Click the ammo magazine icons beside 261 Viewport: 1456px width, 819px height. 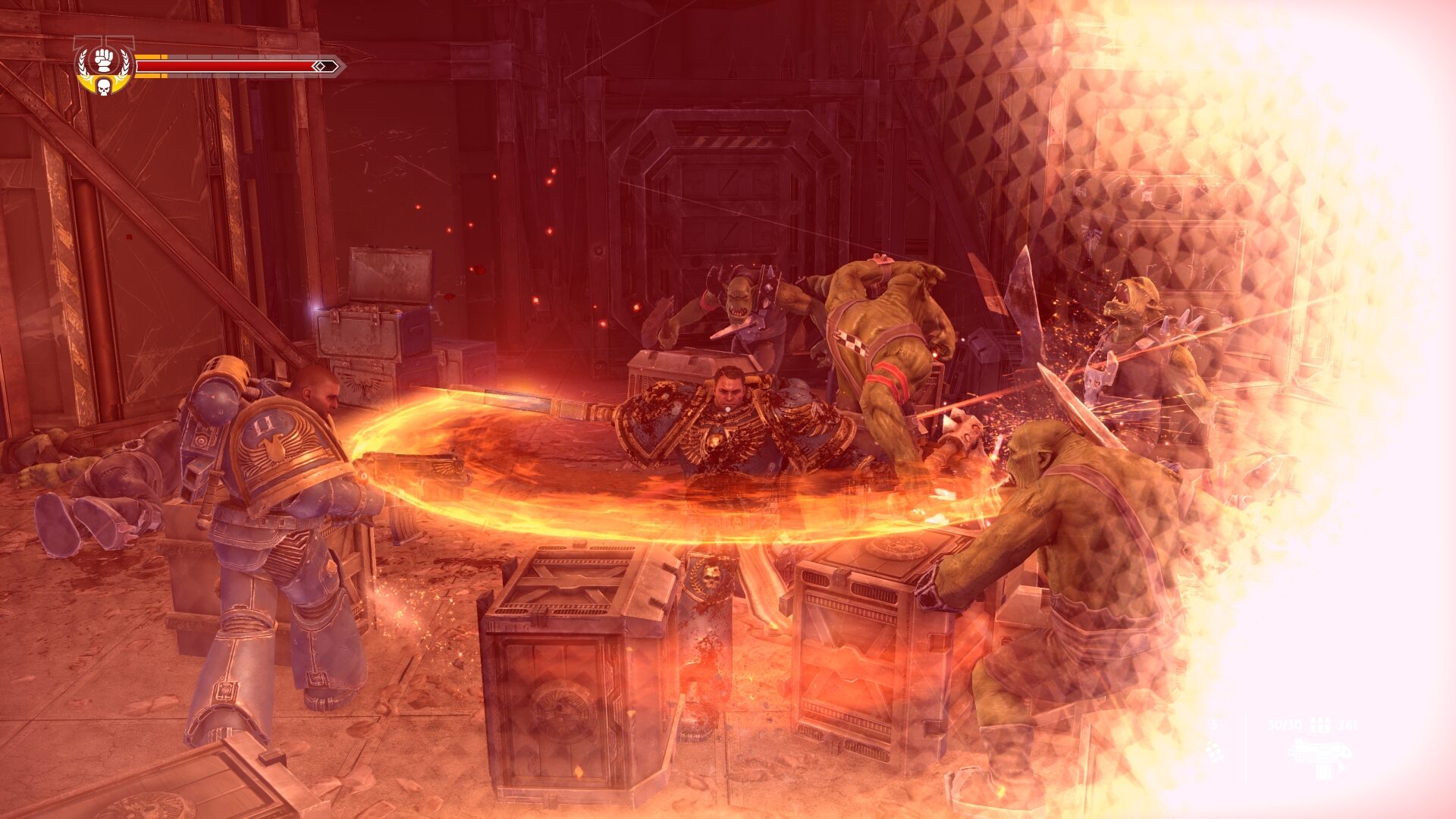click(x=1321, y=724)
